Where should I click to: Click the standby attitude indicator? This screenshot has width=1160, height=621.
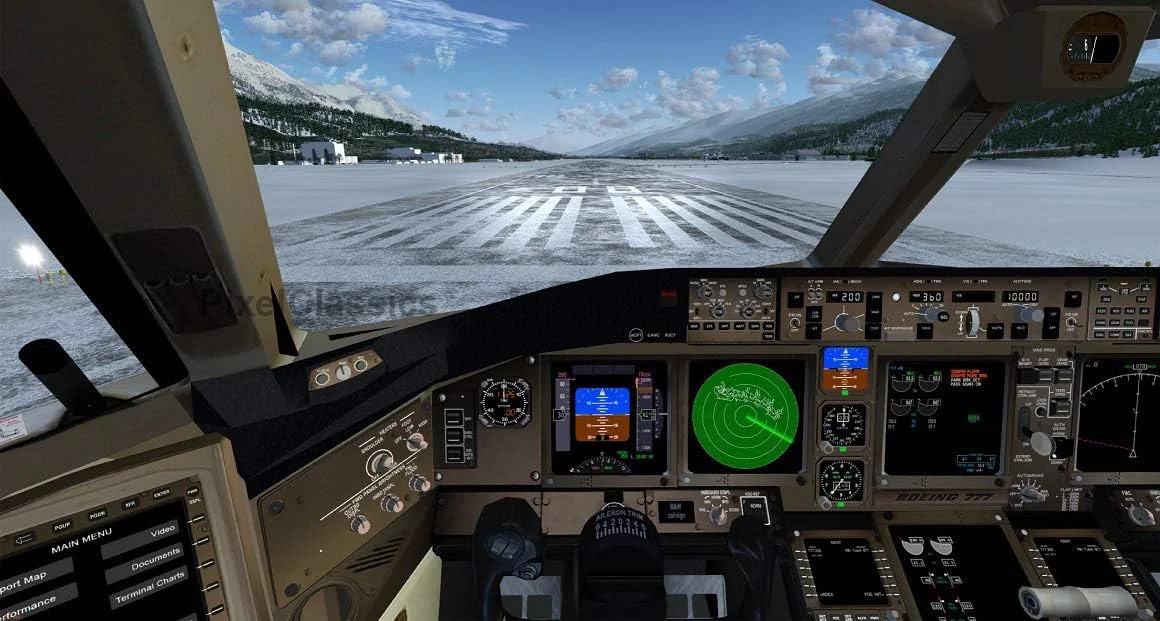845,369
